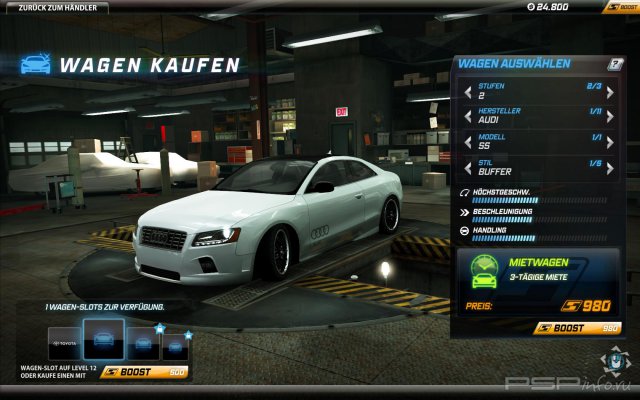This screenshot has width=640, height=400.
Task: Select previous Stufen tier with left arrow
Action: coord(468,92)
